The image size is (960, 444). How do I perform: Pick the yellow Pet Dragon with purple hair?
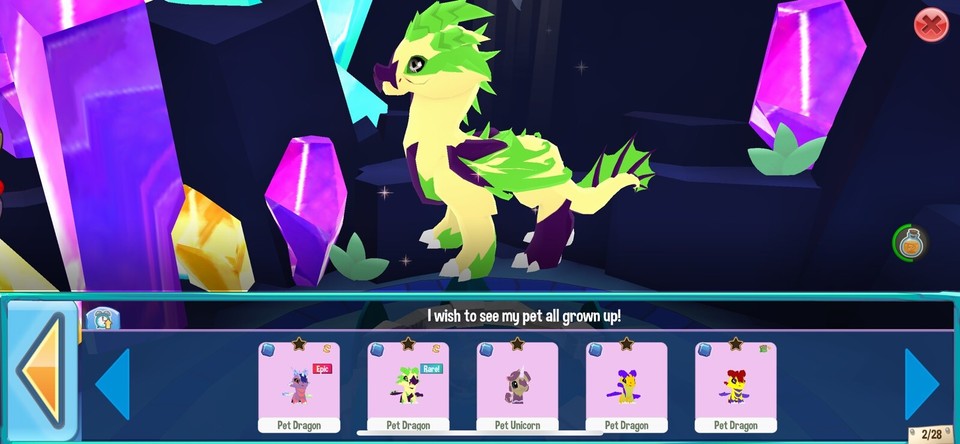pos(626,386)
